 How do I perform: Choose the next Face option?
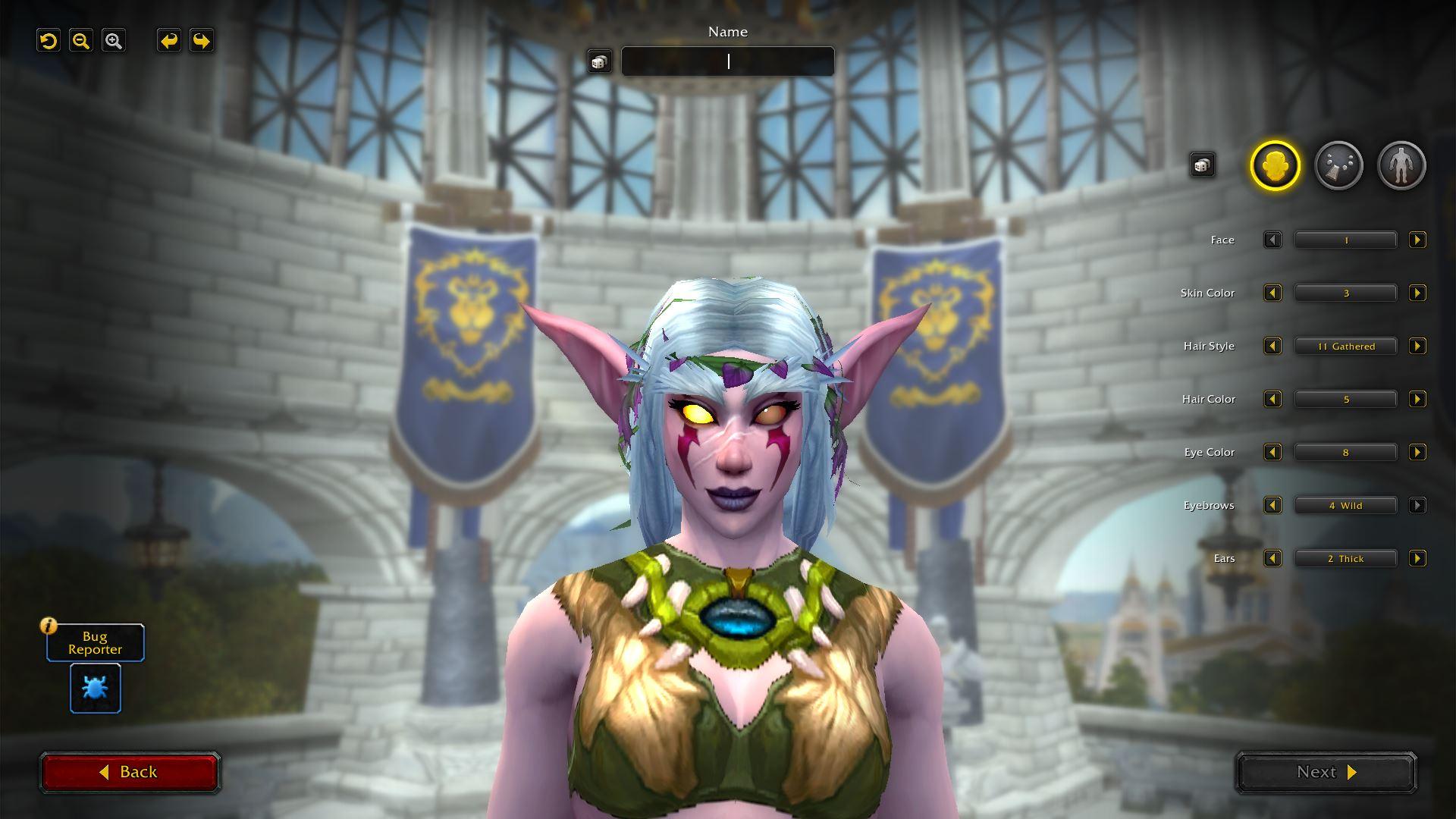click(x=1417, y=240)
